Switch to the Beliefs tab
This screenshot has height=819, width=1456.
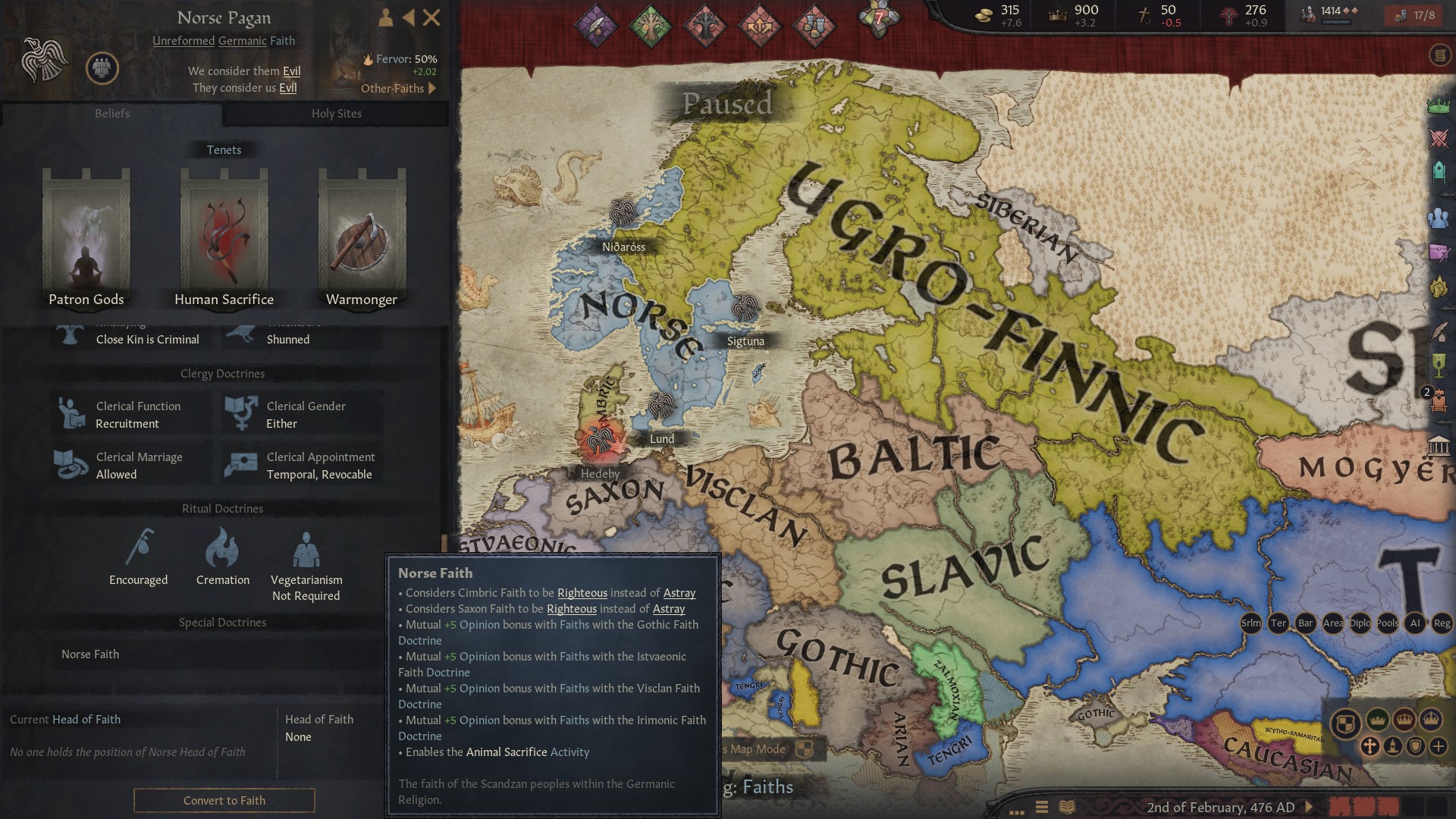[x=112, y=114]
